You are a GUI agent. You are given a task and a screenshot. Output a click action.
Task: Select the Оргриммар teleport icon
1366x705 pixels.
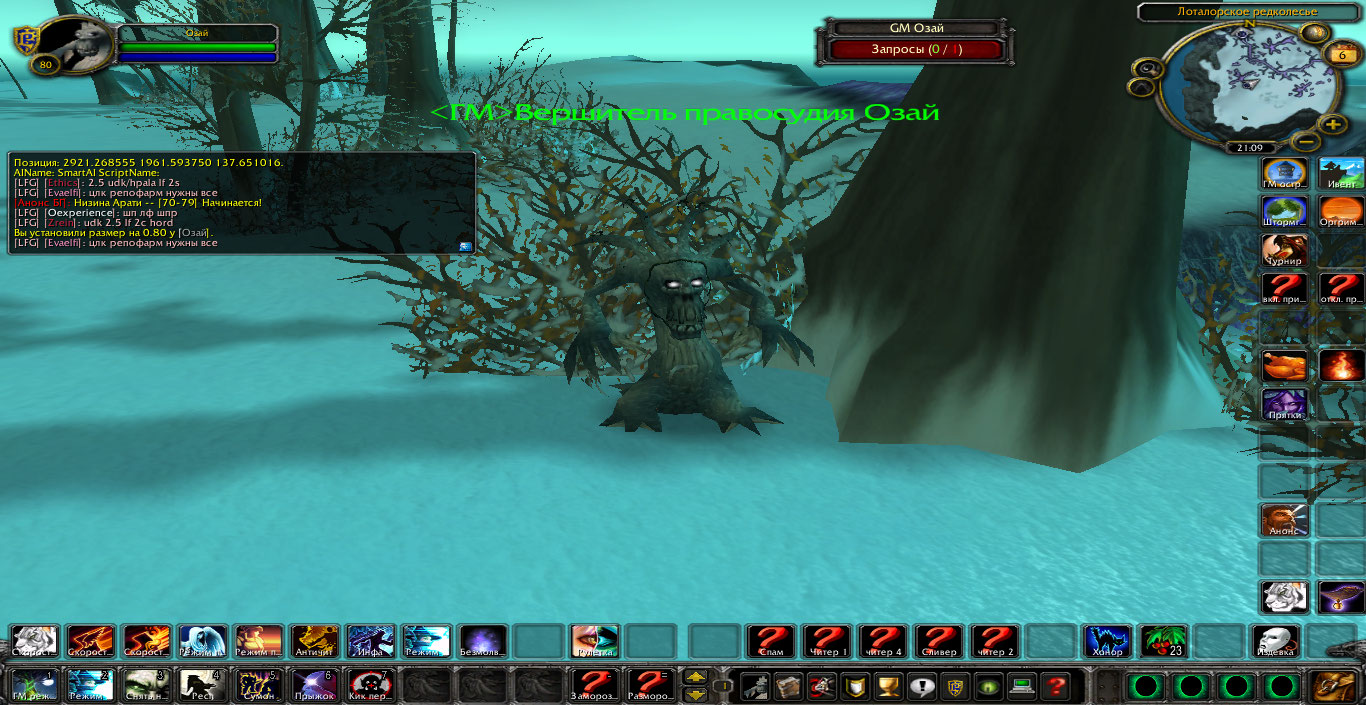[1341, 212]
